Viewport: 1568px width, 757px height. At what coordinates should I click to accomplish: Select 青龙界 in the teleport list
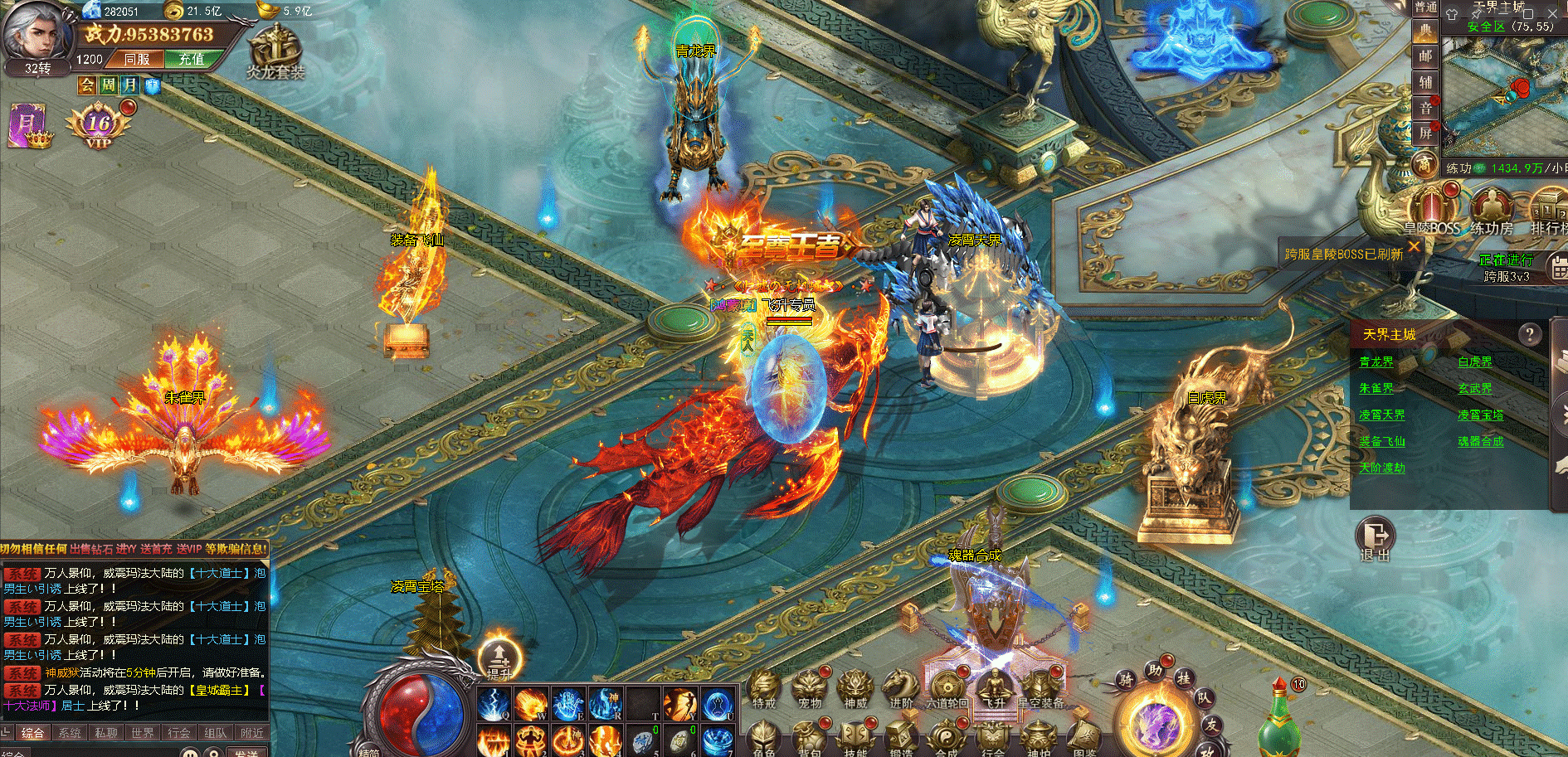click(x=1376, y=362)
